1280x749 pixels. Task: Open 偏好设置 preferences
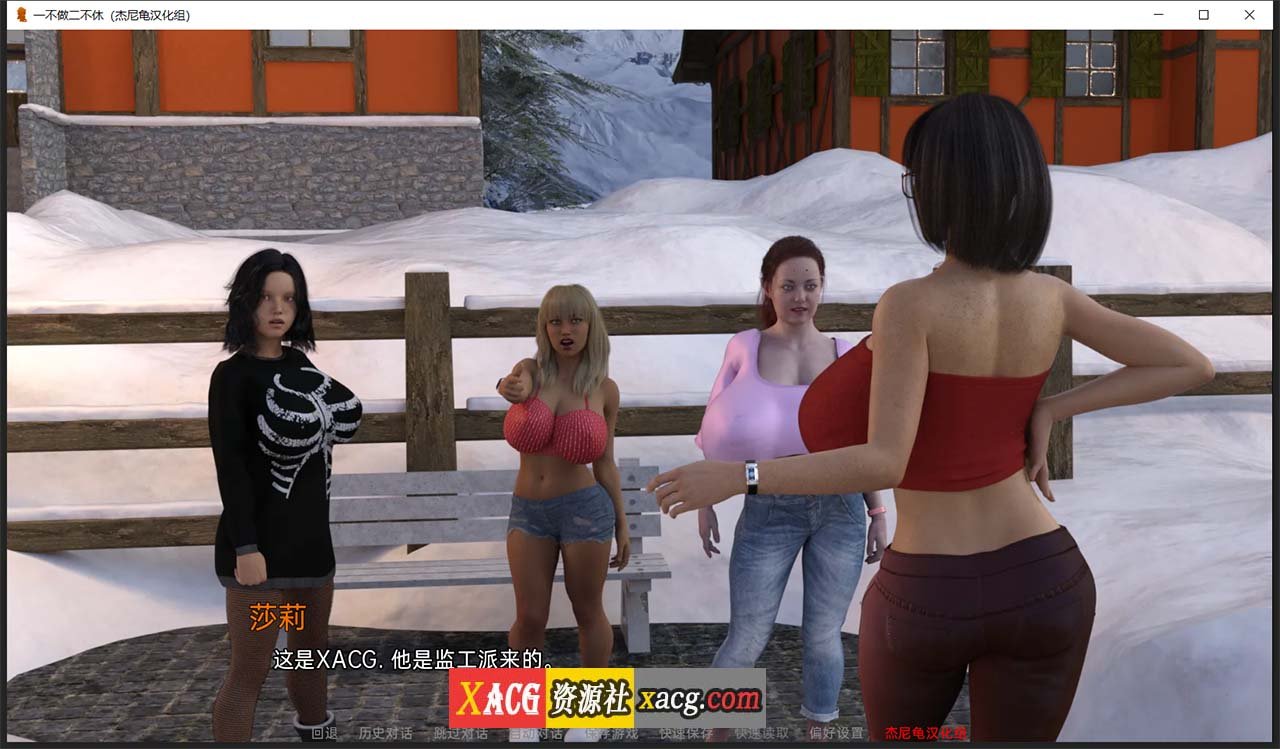pyautogui.click(x=837, y=733)
